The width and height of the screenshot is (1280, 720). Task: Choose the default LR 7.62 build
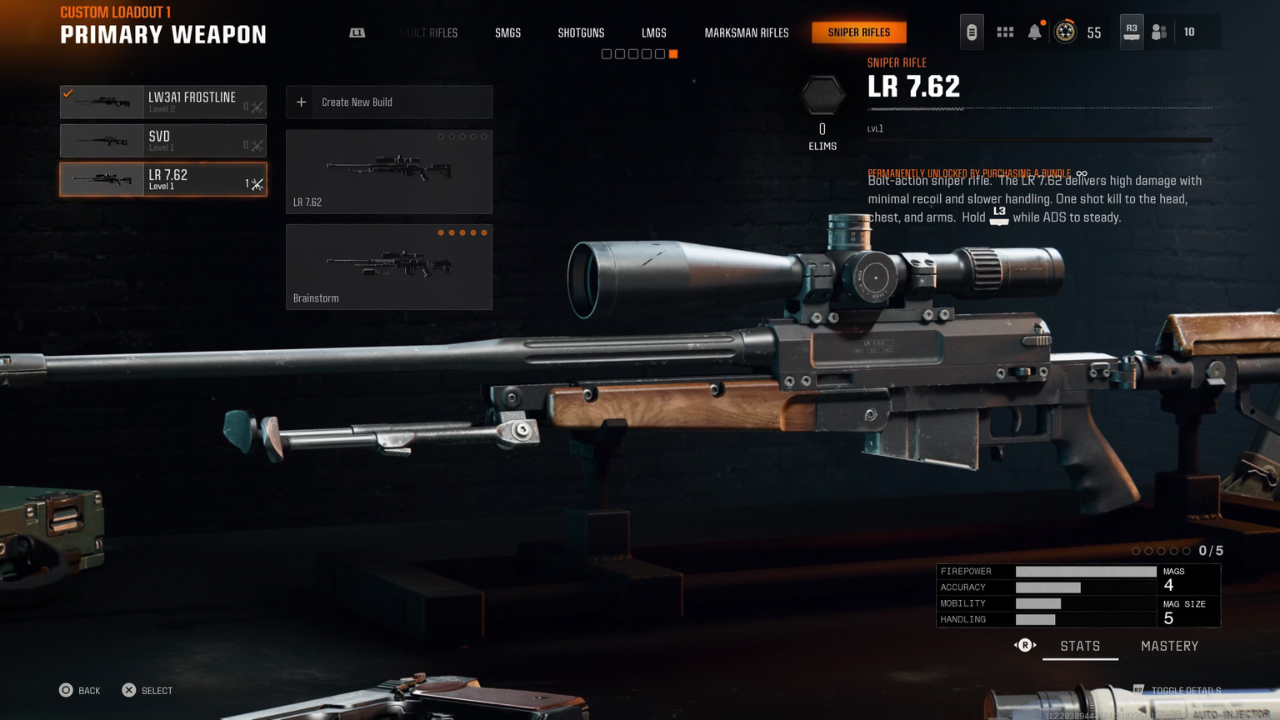point(389,171)
